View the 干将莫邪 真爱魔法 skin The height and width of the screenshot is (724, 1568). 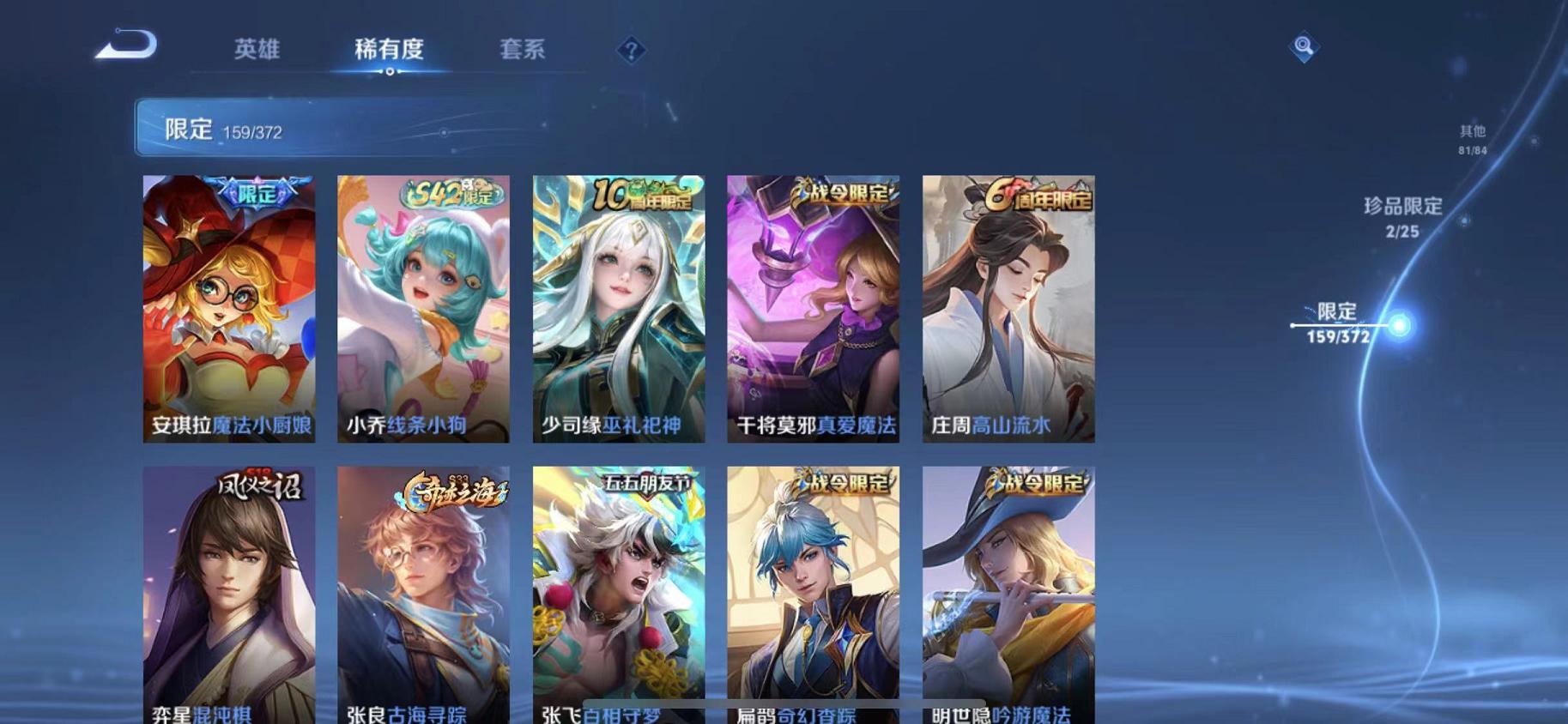click(814, 309)
